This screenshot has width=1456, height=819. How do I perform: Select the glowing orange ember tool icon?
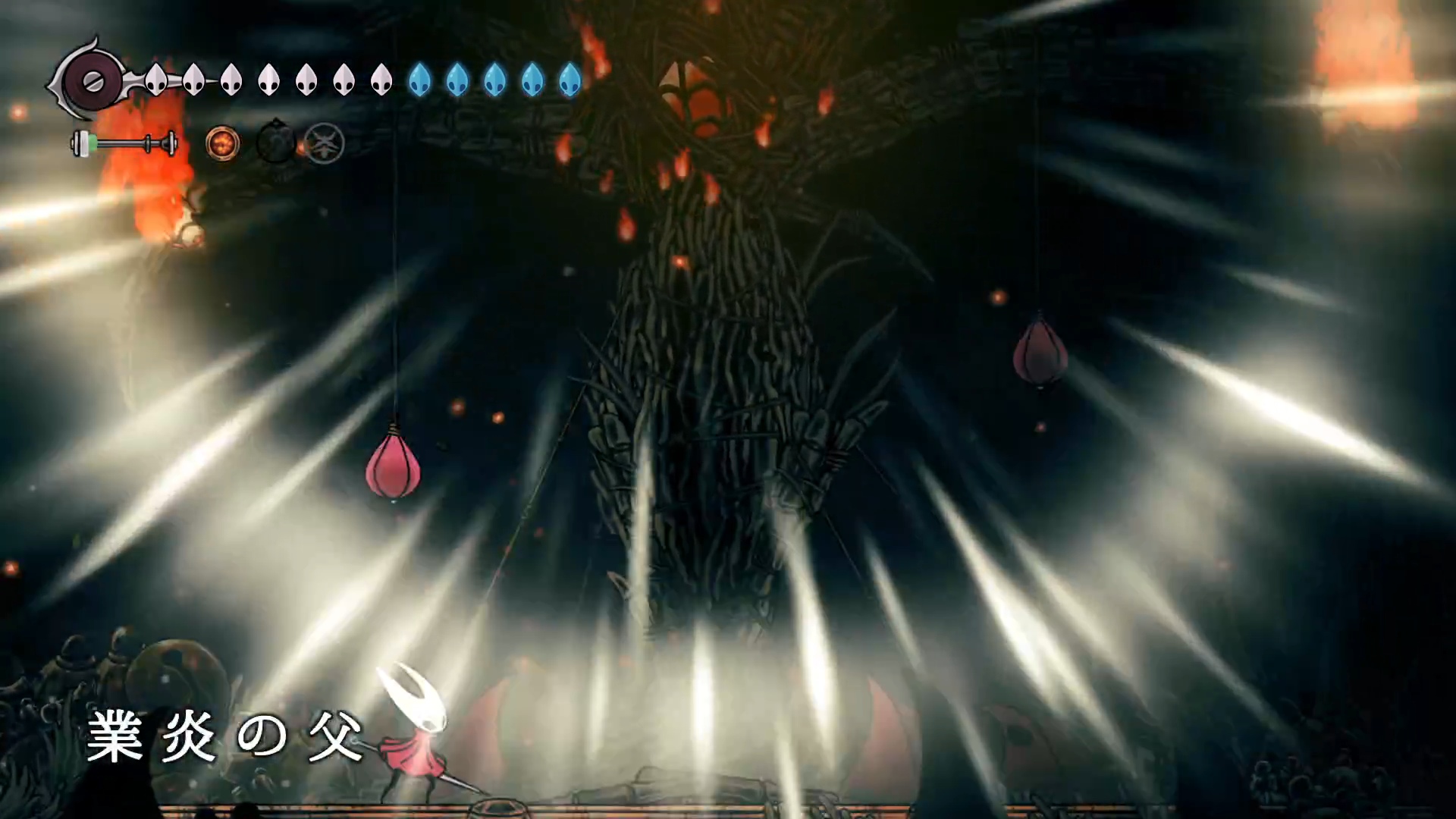(x=223, y=143)
